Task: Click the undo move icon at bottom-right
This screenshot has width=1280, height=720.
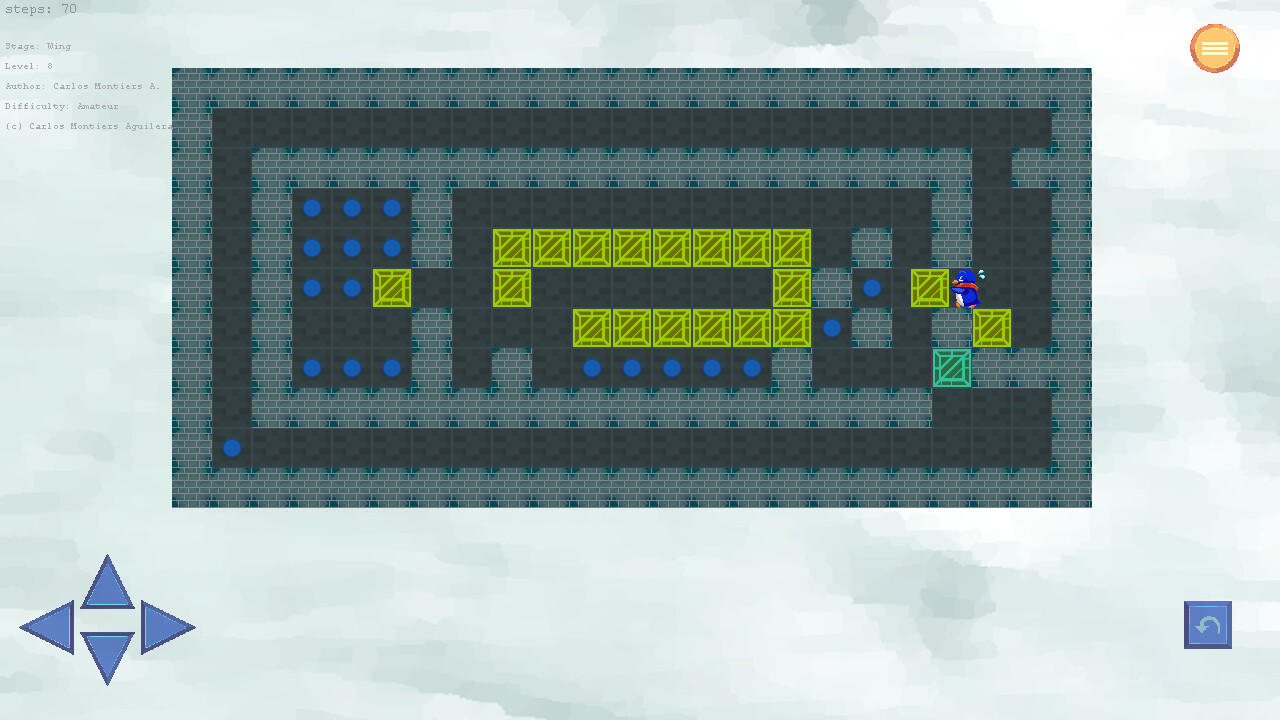Action: tap(1207, 624)
